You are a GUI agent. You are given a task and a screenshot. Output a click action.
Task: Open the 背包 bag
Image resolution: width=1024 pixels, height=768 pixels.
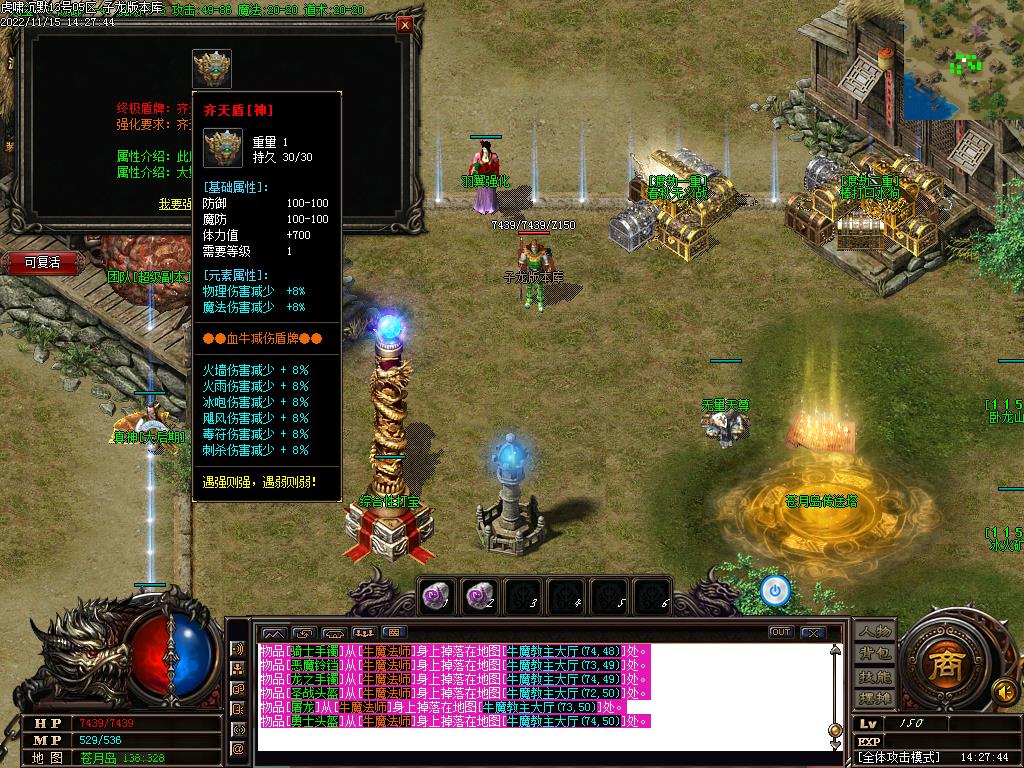pyautogui.click(x=873, y=653)
